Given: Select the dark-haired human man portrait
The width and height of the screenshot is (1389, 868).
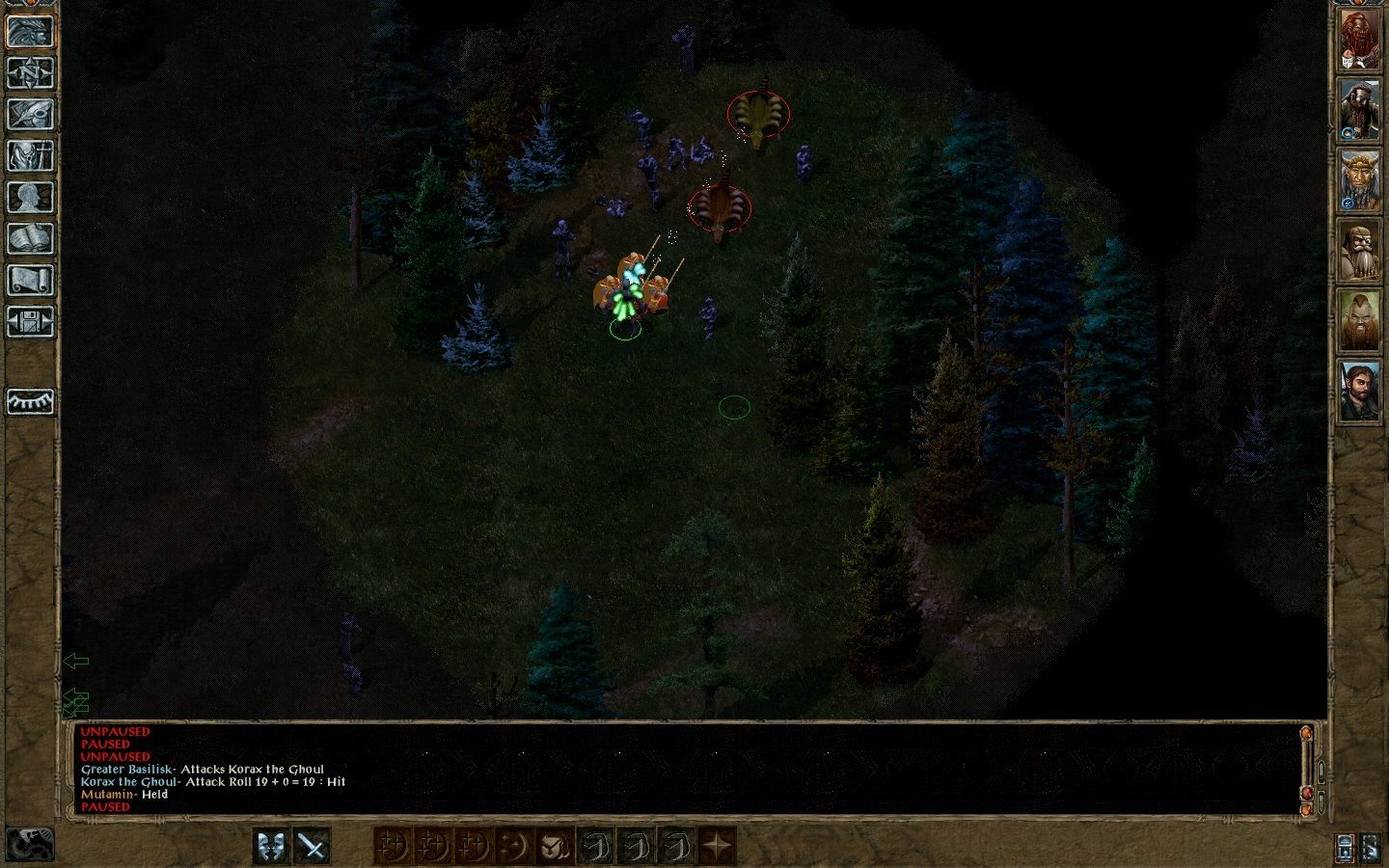Looking at the screenshot, I should pyautogui.click(x=1359, y=390).
